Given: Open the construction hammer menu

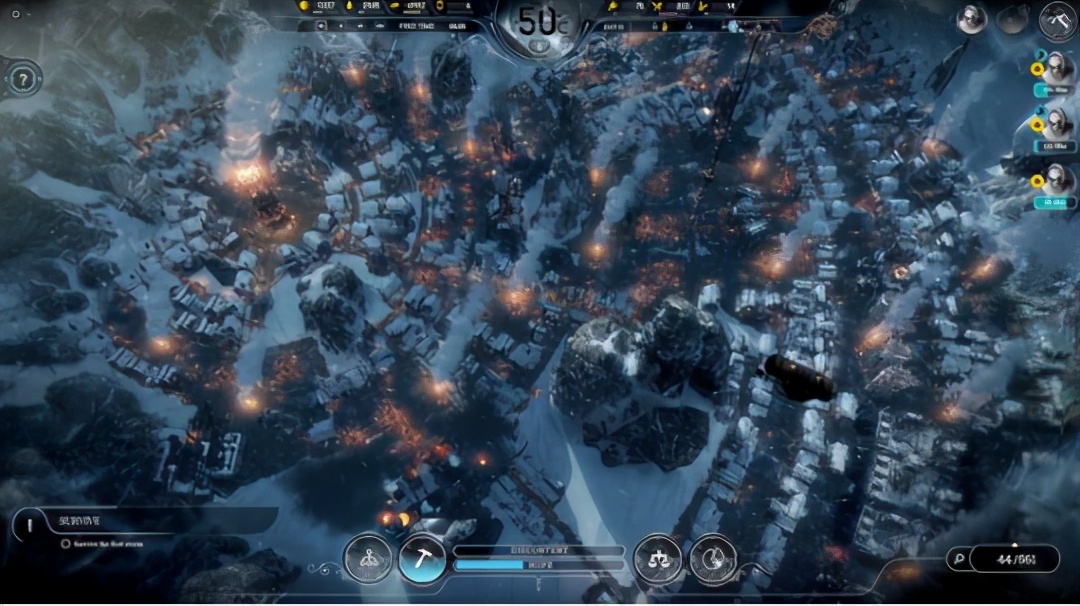Looking at the screenshot, I should [421, 559].
